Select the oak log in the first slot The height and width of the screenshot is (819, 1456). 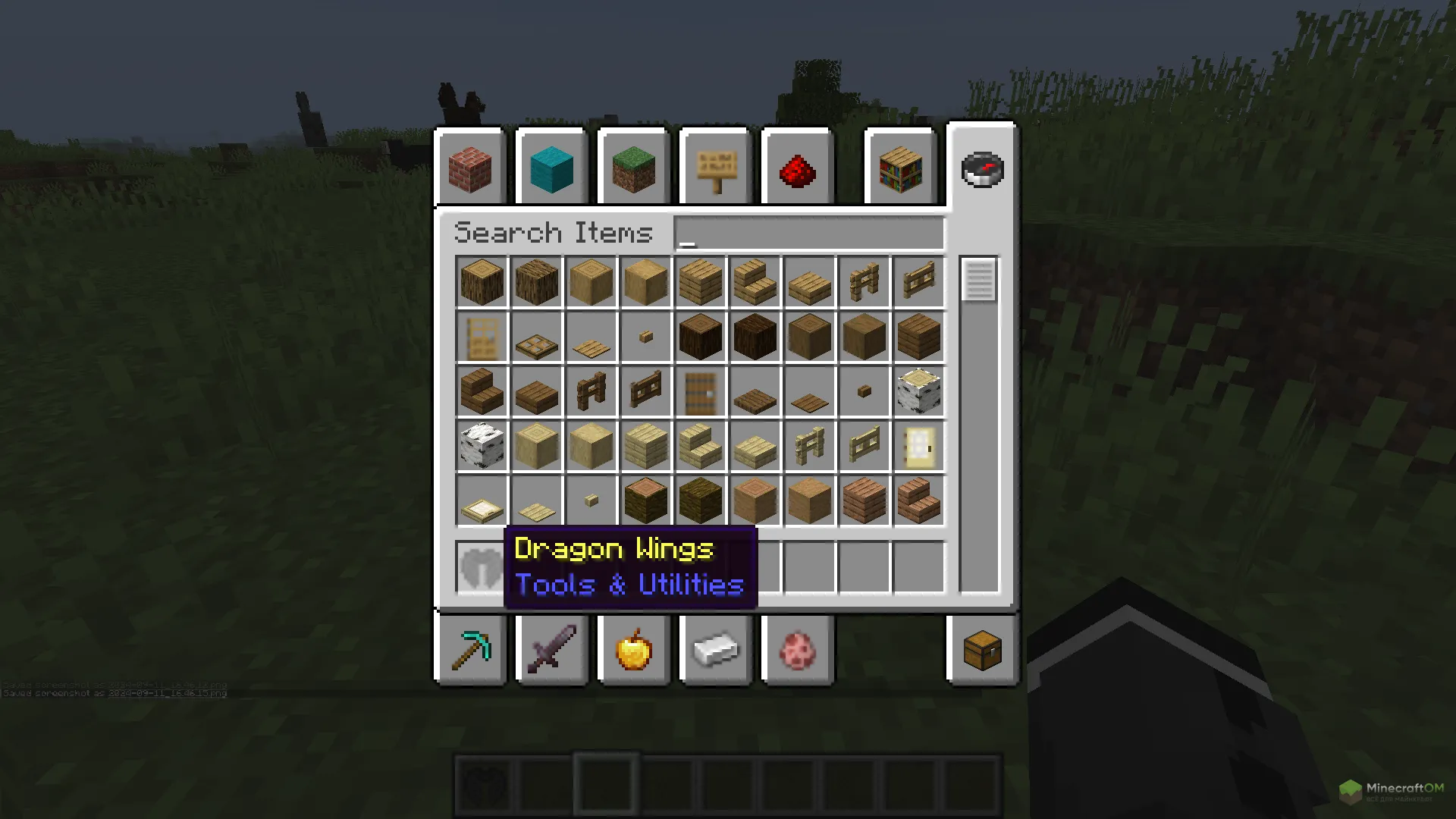pyautogui.click(x=482, y=282)
